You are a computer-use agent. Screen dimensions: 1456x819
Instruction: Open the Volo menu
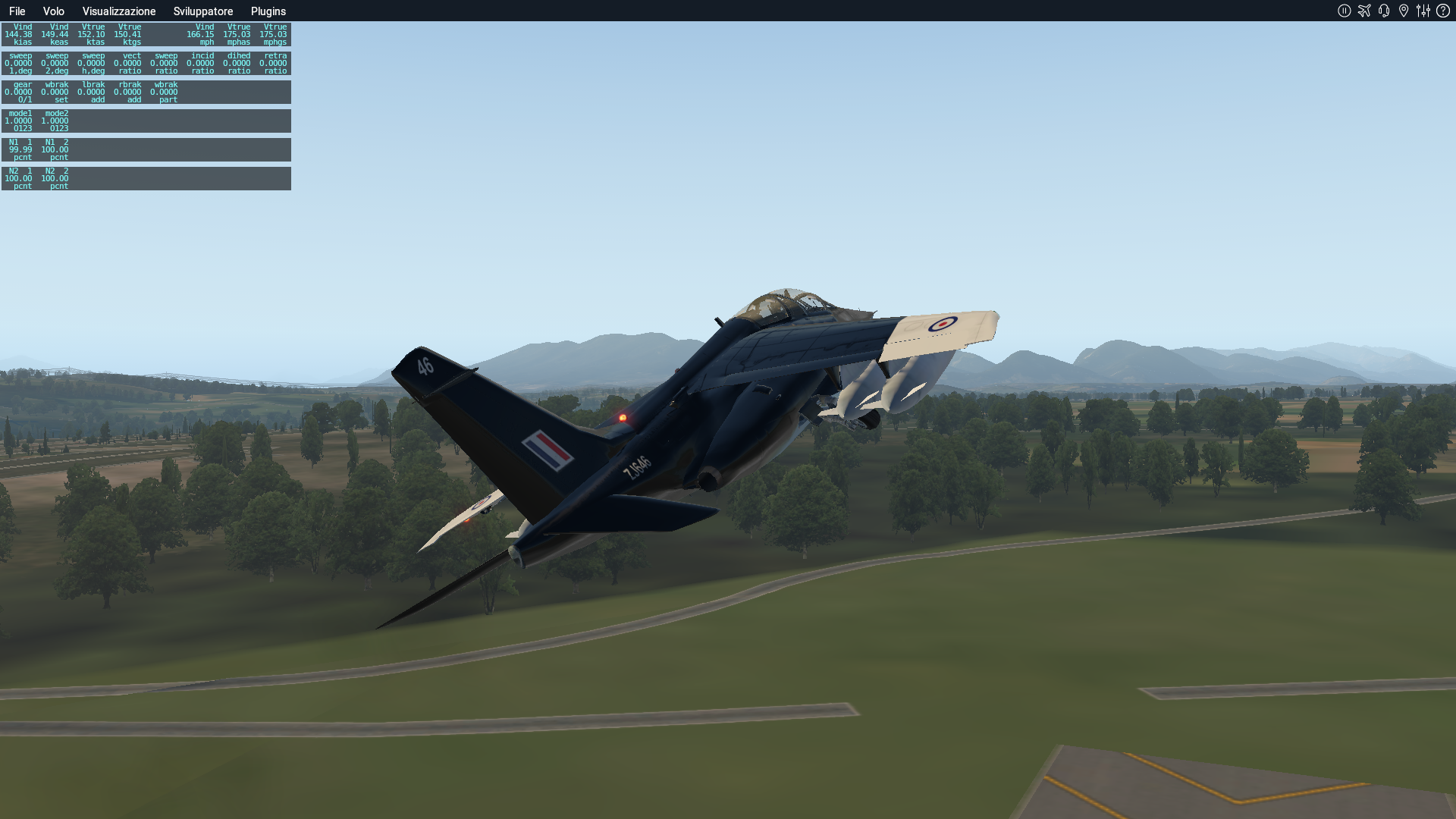pos(53,11)
